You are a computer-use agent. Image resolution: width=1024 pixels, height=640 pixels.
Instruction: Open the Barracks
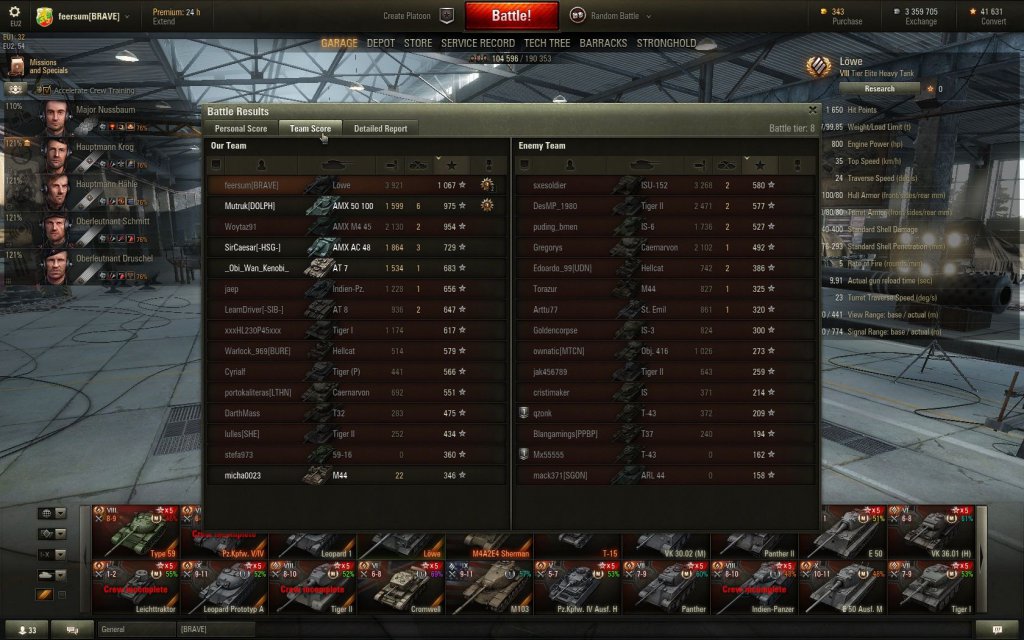603,44
